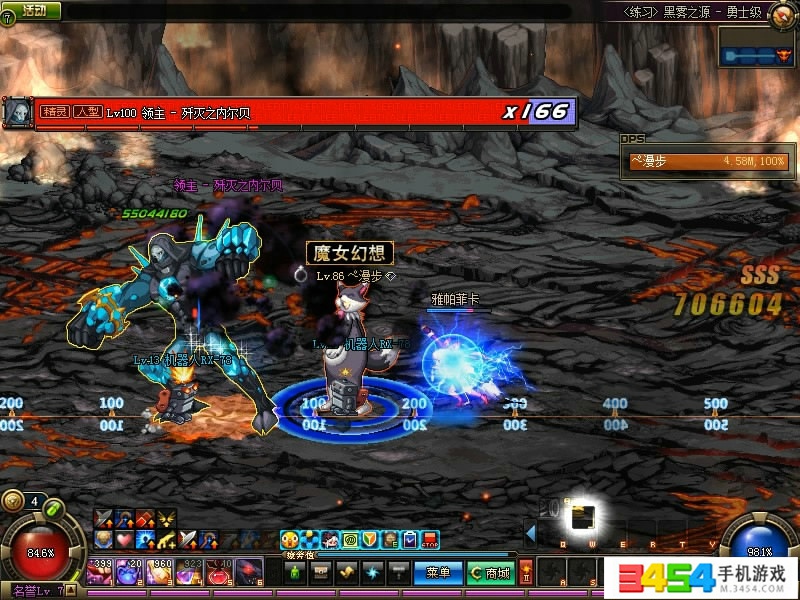Open the treasure chest inventory icon
800x600 pixels.
tap(321, 573)
